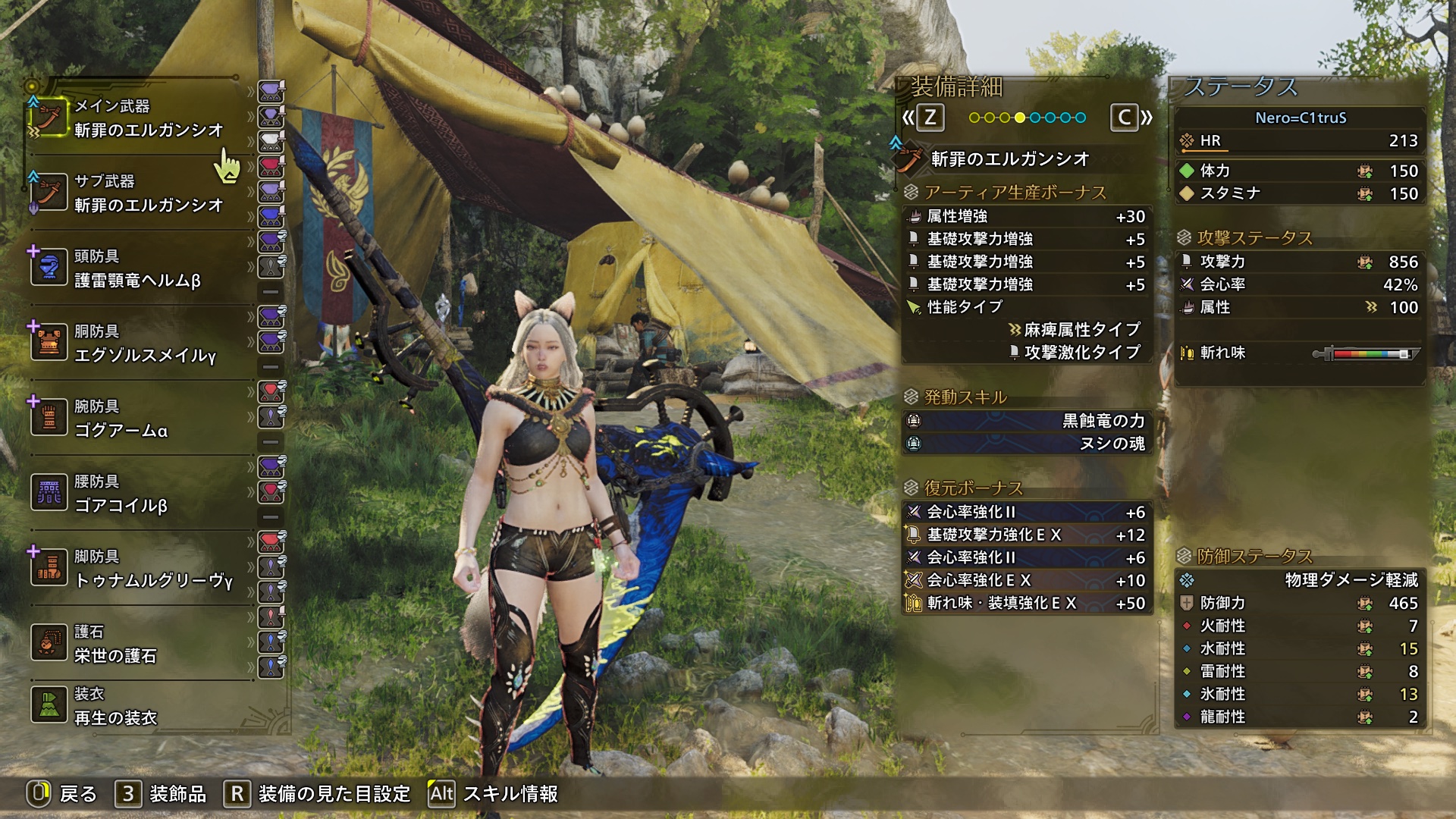Select the ヌシの魂 active skill row
This screenshot has width=1456, height=819.
(1028, 444)
